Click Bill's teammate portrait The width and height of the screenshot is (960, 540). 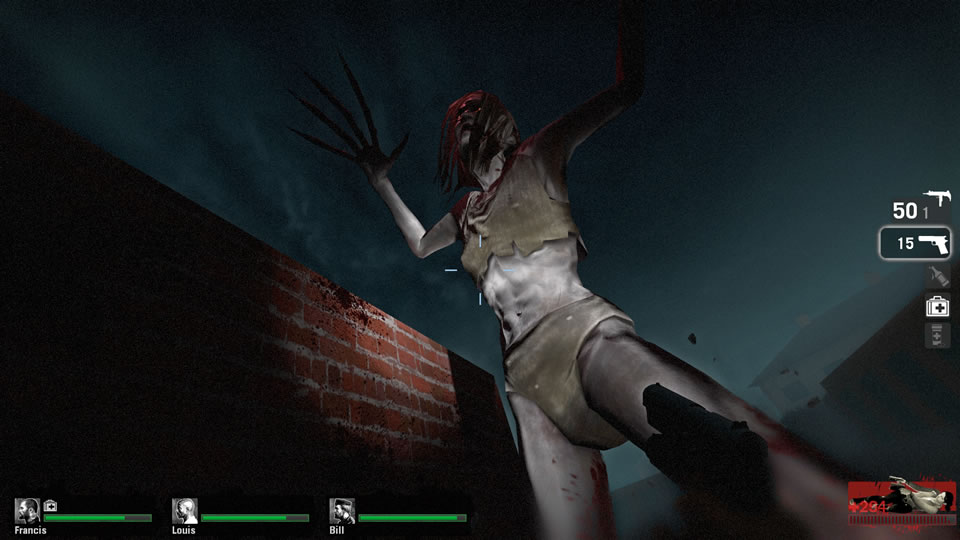[342, 511]
